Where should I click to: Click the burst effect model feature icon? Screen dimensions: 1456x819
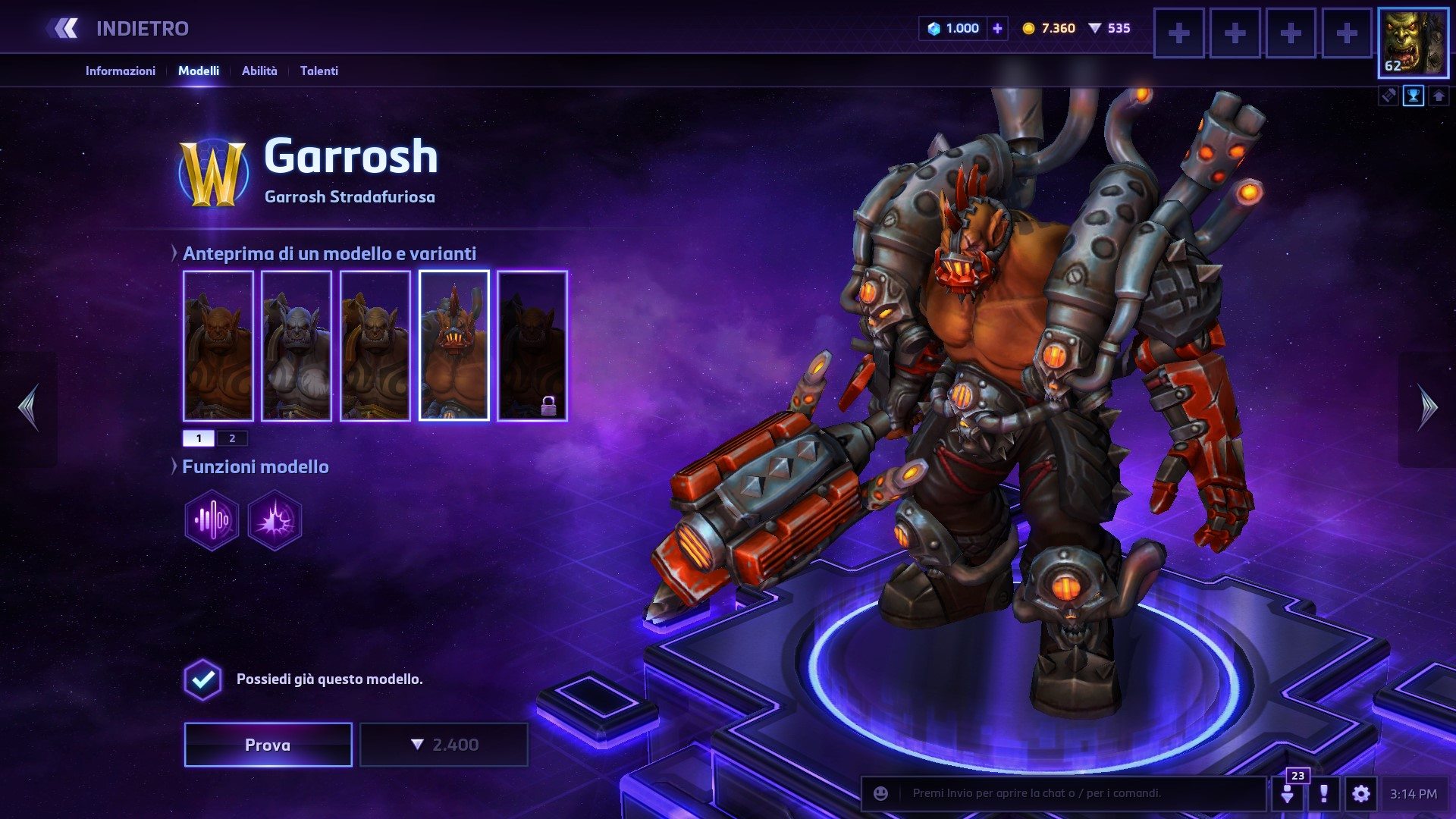click(x=275, y=520)
